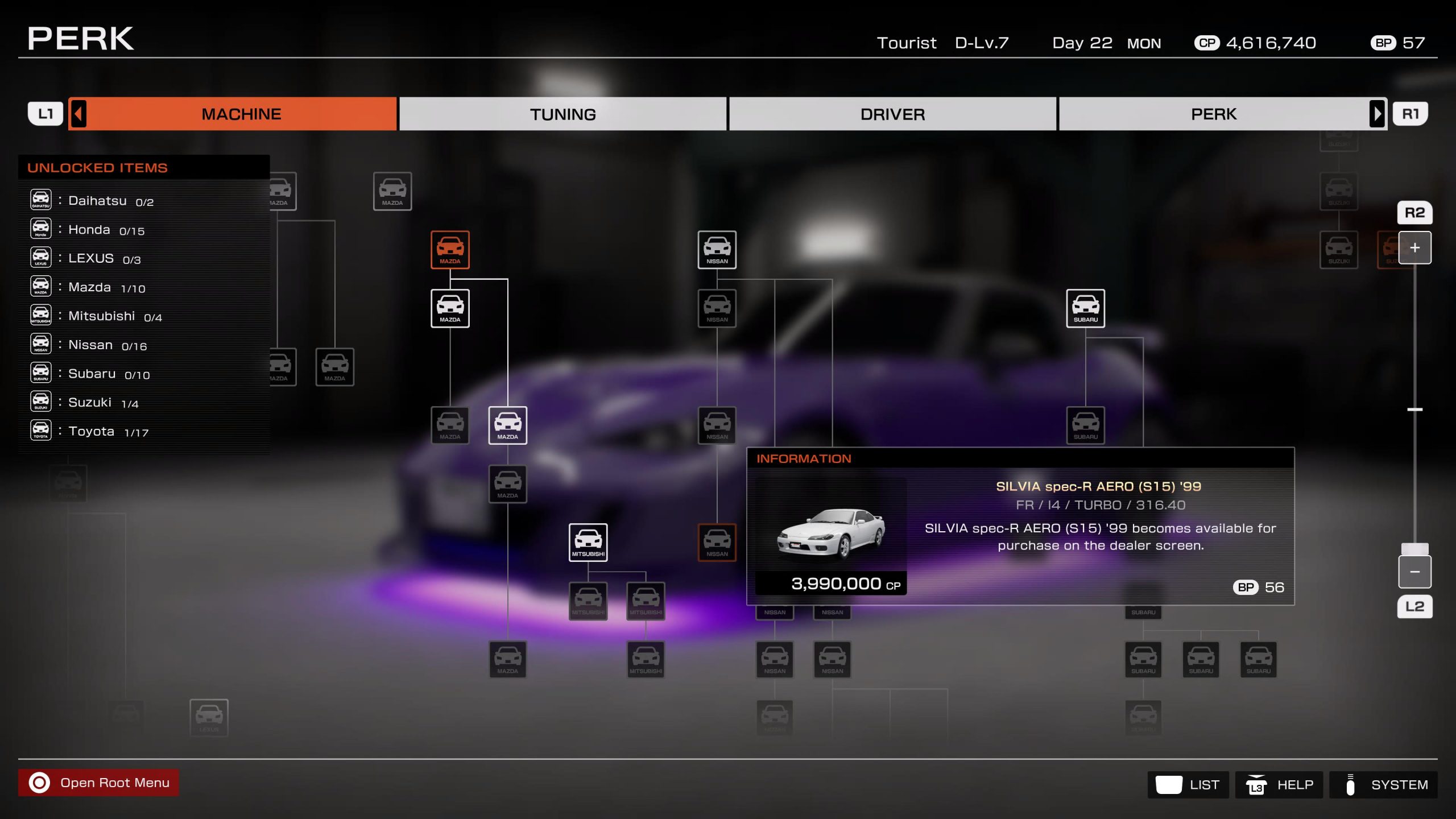Select the Nissan row in Unlocked Items
1456x819 pixels.
[107, 345]
